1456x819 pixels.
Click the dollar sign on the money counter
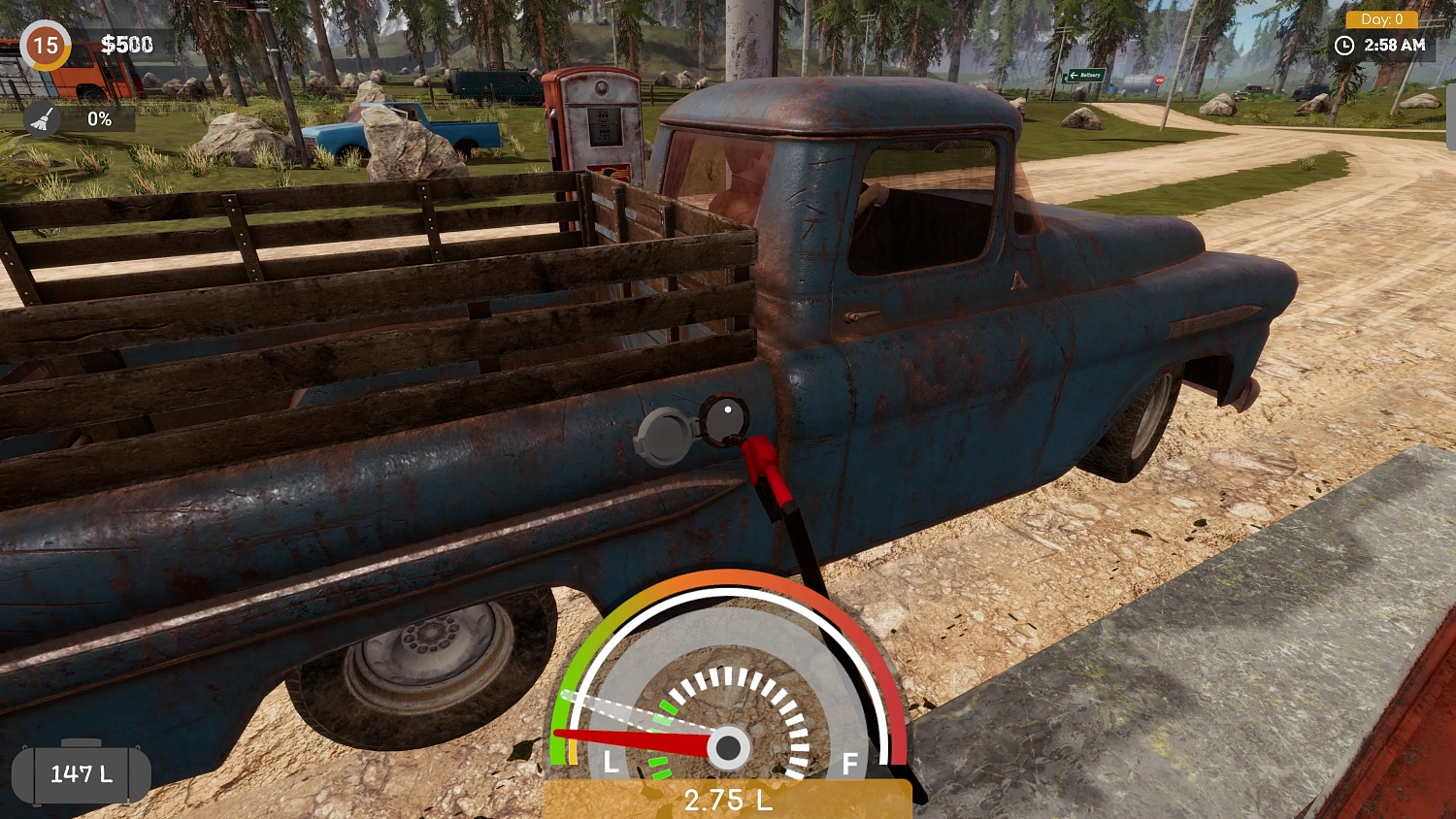pos(109,45)
